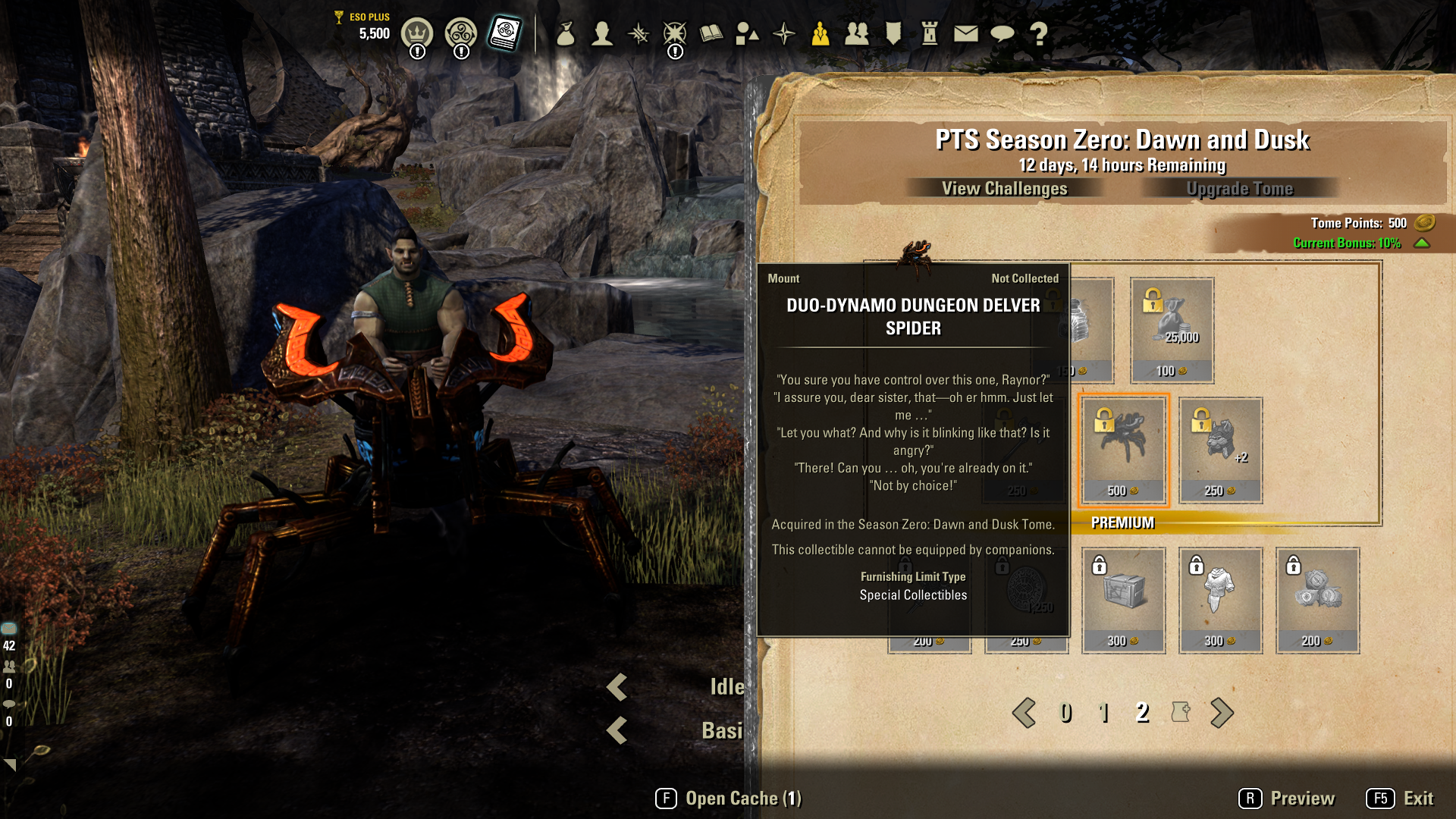Image resolution: width=1456 pixels, height=819 pixels.
Task: Open the character silhouette menu
Action: pyautogui.click(x=602, y=33)
